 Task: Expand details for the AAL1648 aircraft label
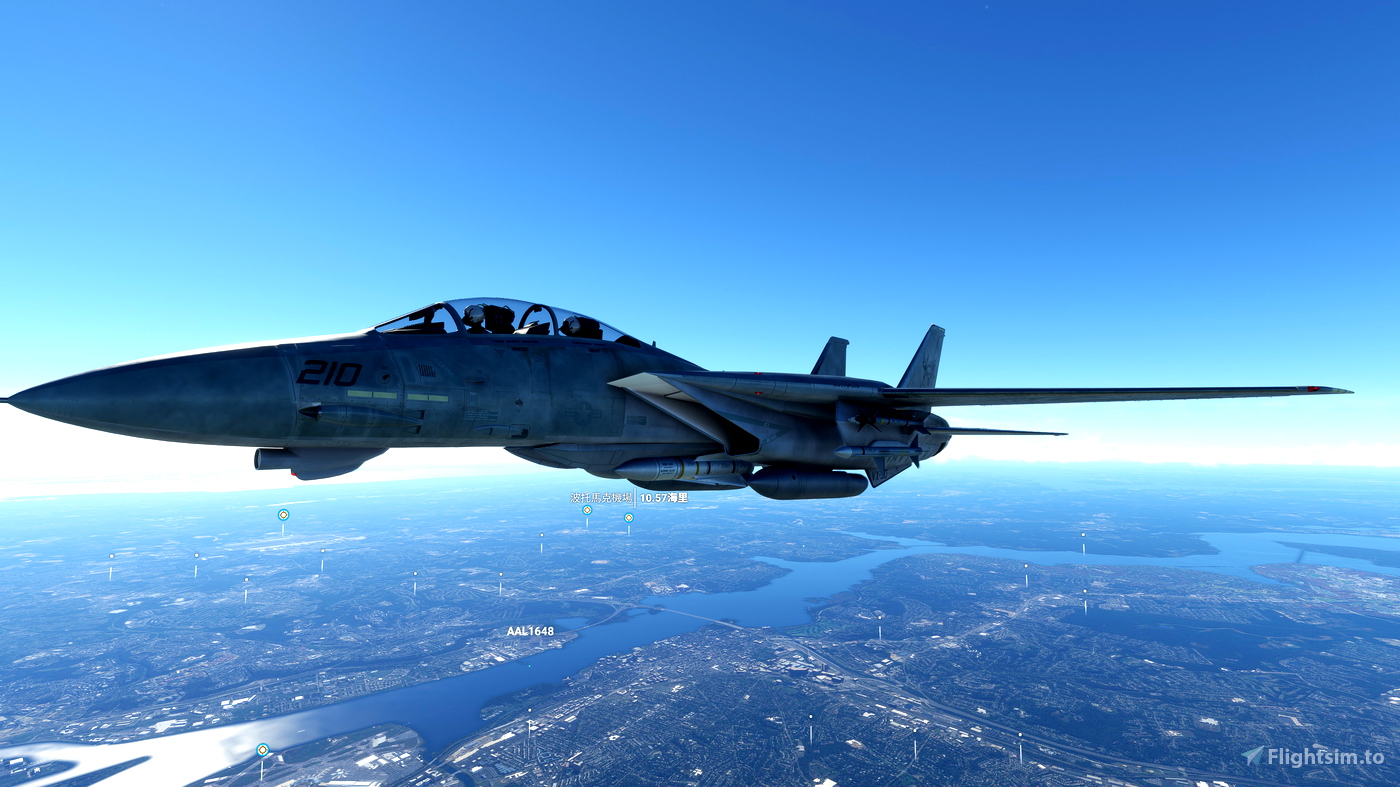[x=530, y=632]
